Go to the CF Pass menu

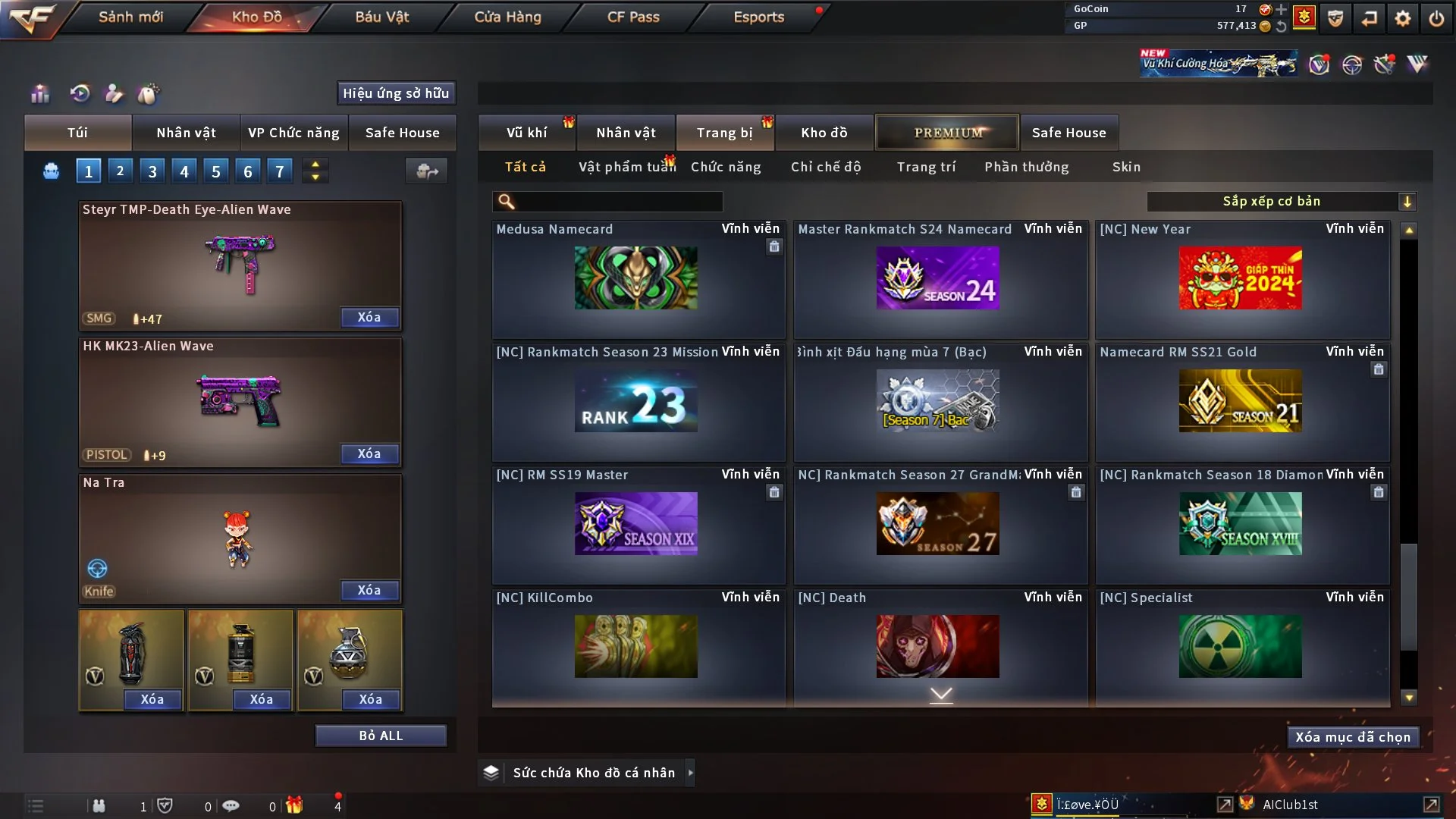click(633, 17)
